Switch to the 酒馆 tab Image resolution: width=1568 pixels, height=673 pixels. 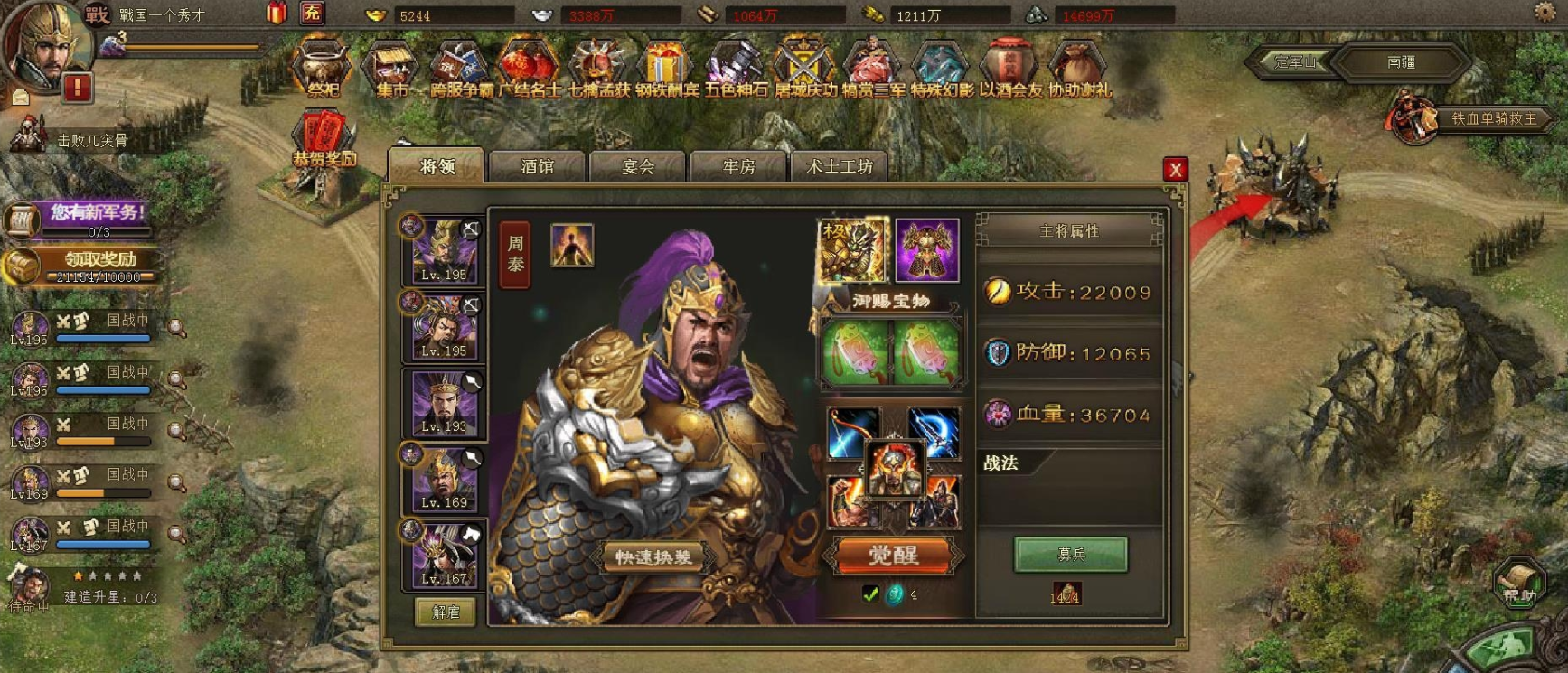tap(537, 167)
